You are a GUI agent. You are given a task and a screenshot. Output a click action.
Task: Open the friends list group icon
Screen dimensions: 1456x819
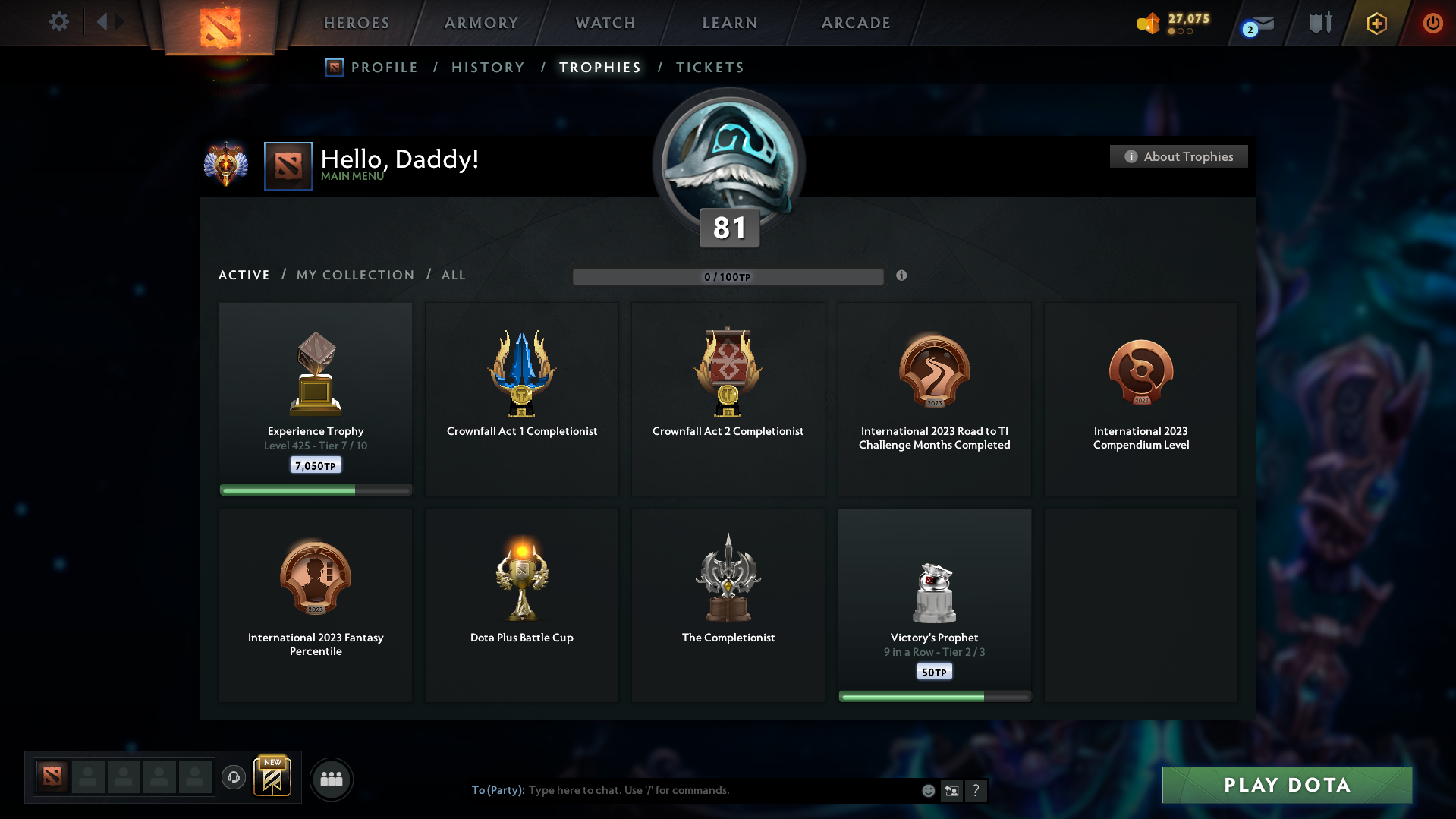click(331, 779)
